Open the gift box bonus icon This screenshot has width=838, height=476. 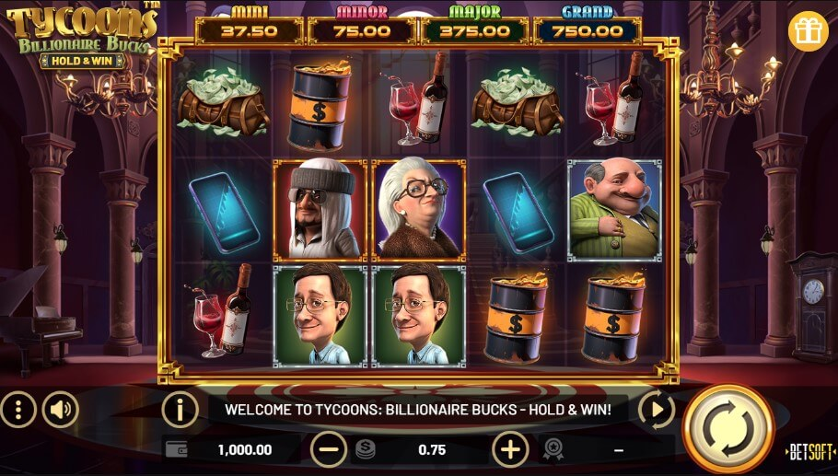tap(808, 31)
